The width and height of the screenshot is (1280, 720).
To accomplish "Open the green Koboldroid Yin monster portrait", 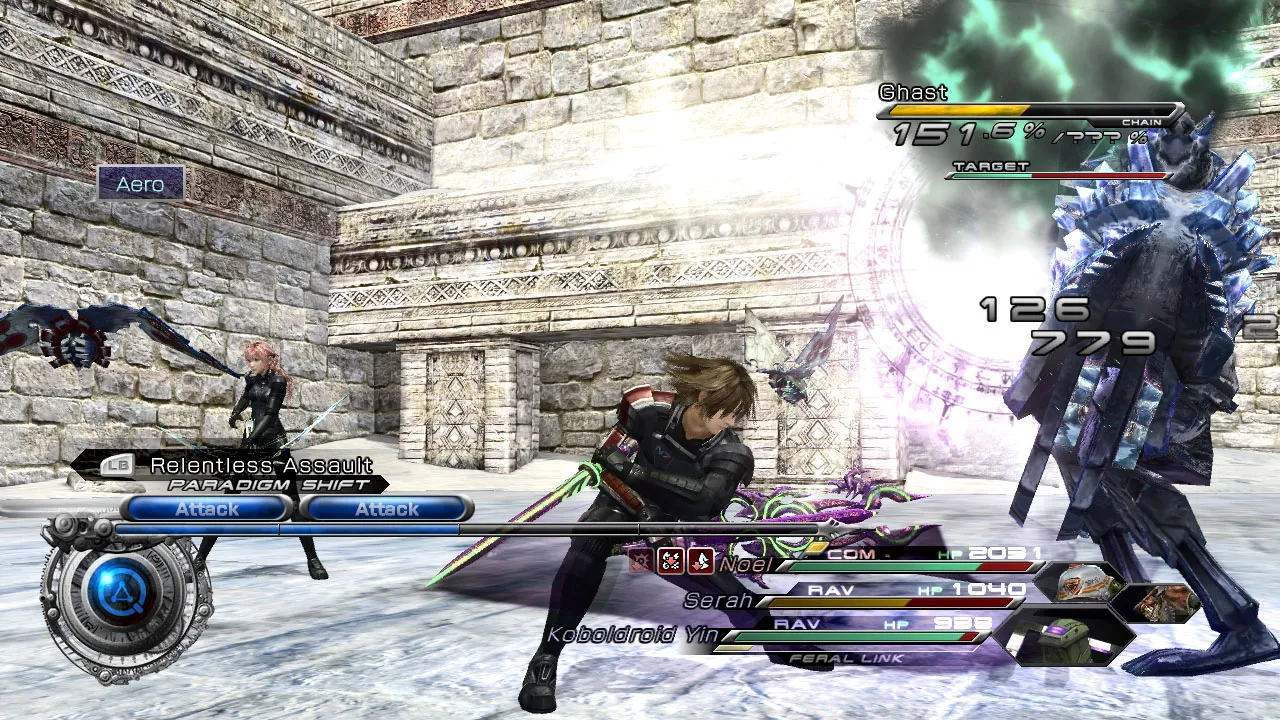I will [x=1065, y=638].
